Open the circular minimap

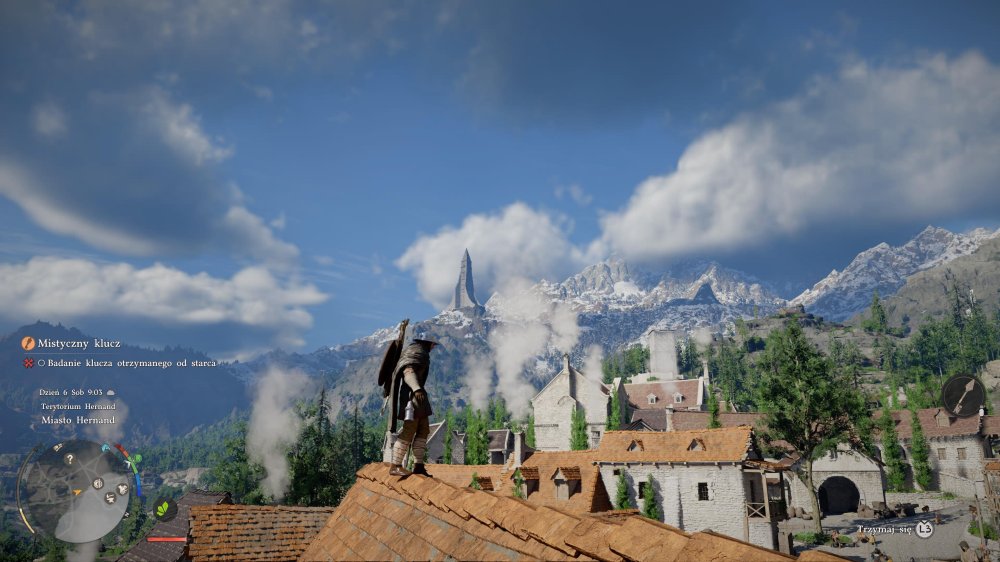74,490
